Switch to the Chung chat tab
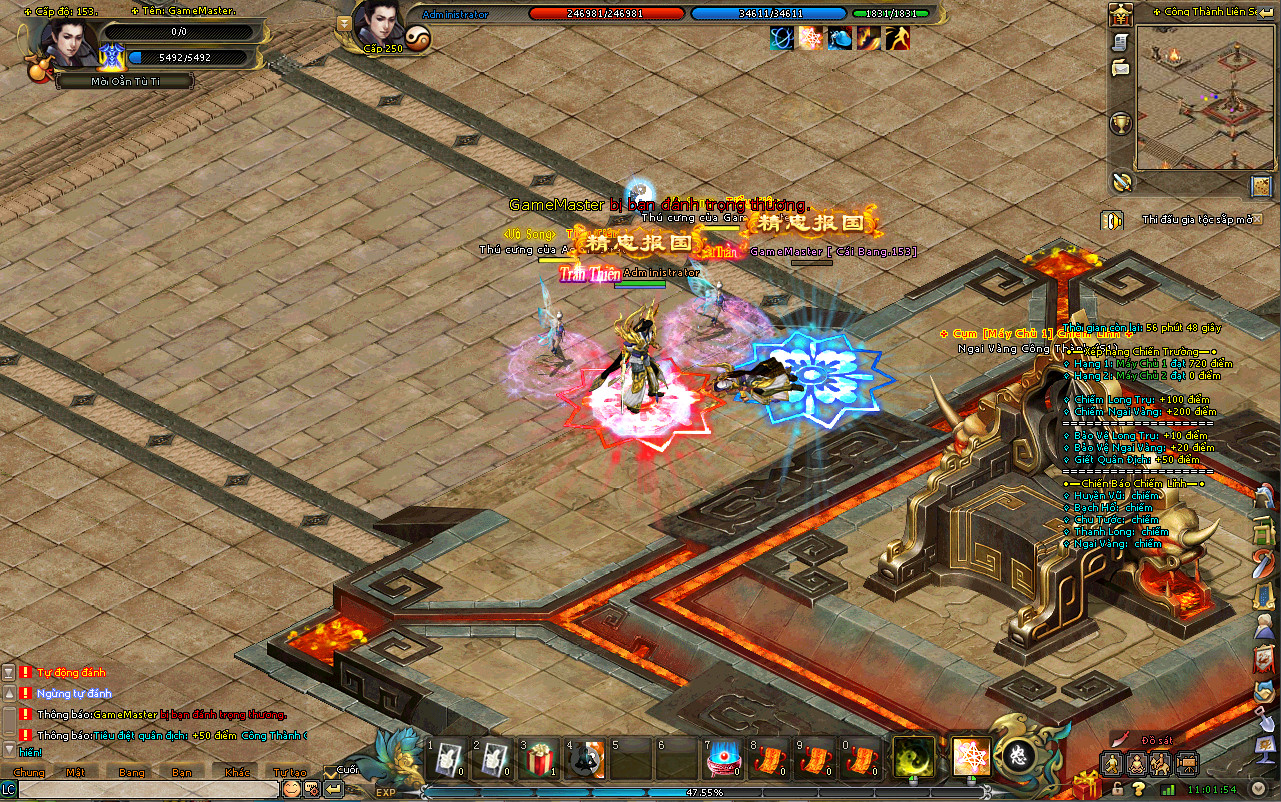Screen dimensions: 1281x802 click(x=29, y=772)
